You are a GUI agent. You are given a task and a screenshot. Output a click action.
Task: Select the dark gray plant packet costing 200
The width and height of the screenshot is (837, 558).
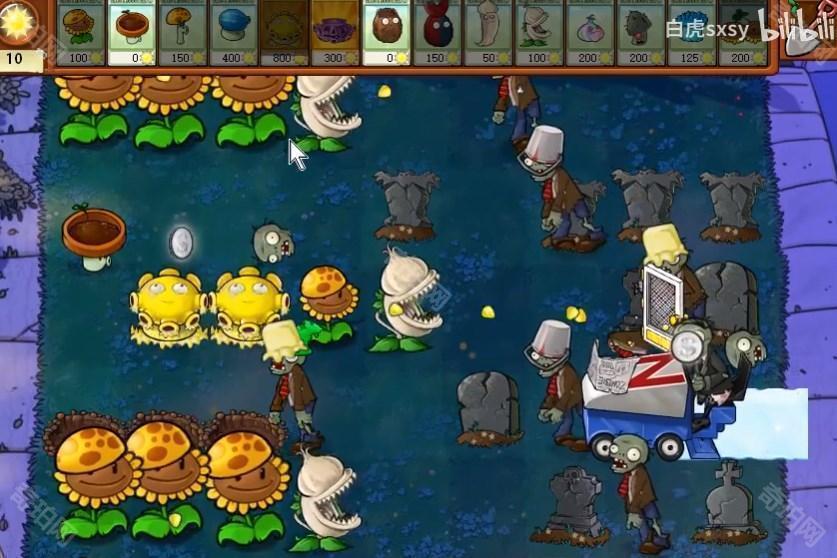[x=641, y=32]
